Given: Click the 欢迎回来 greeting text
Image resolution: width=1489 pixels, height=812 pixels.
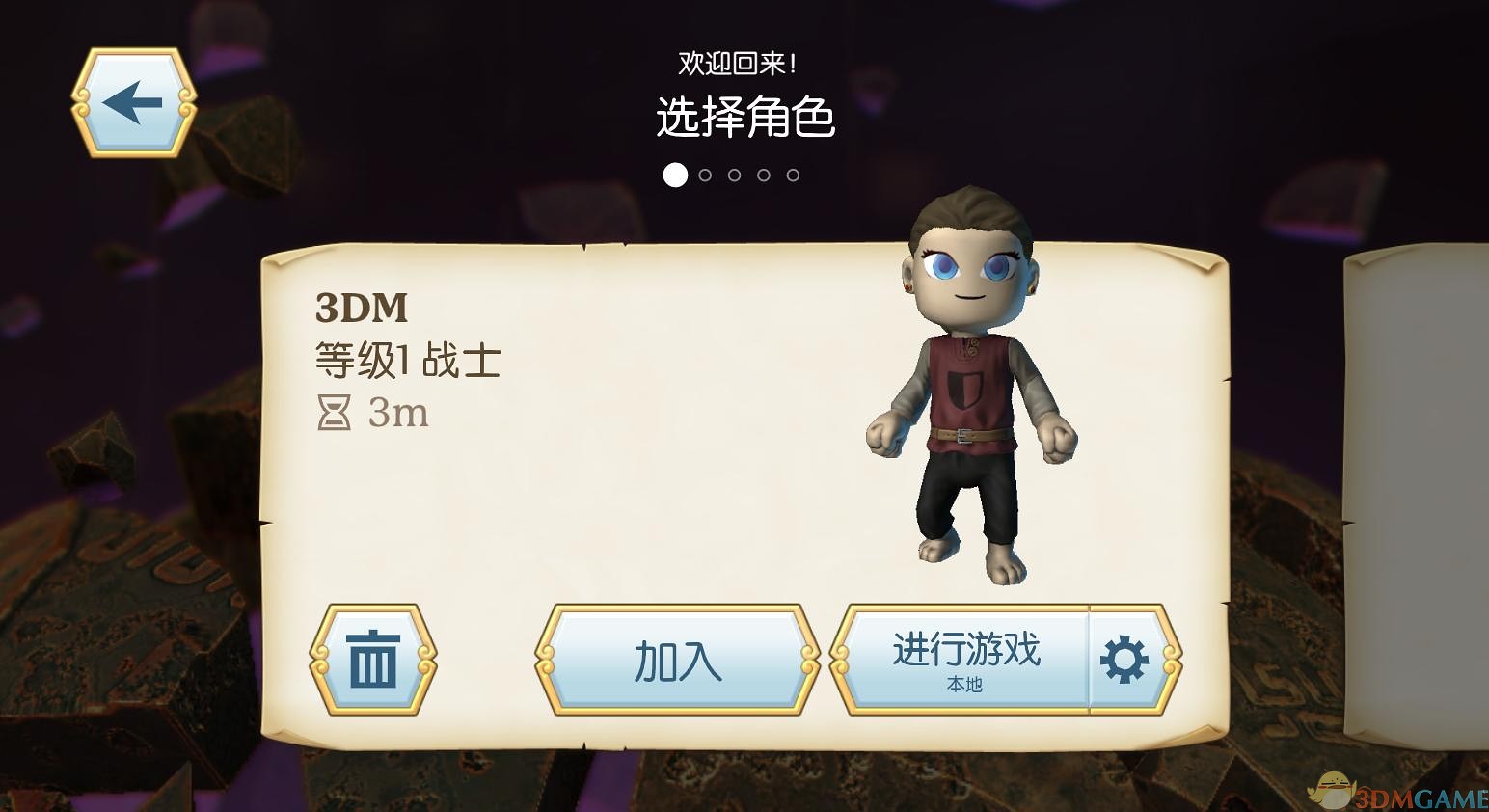Looking at the screenshot, I should [x=739, y=60].
